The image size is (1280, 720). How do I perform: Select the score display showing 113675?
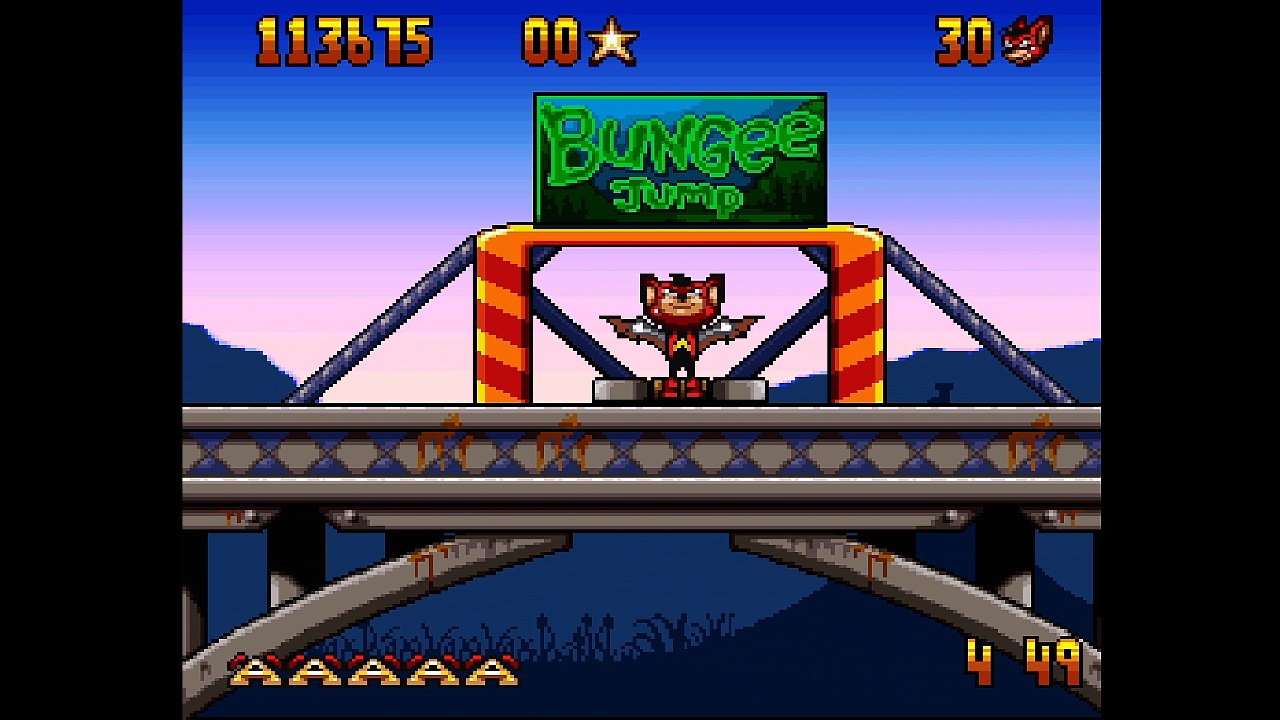(345, 40)
